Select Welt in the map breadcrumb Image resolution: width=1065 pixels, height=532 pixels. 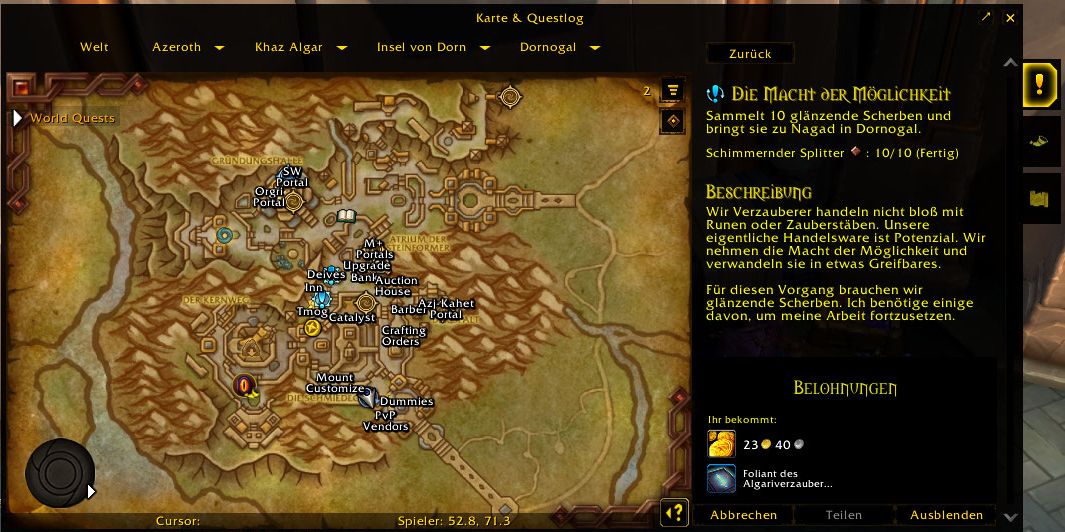94,47
